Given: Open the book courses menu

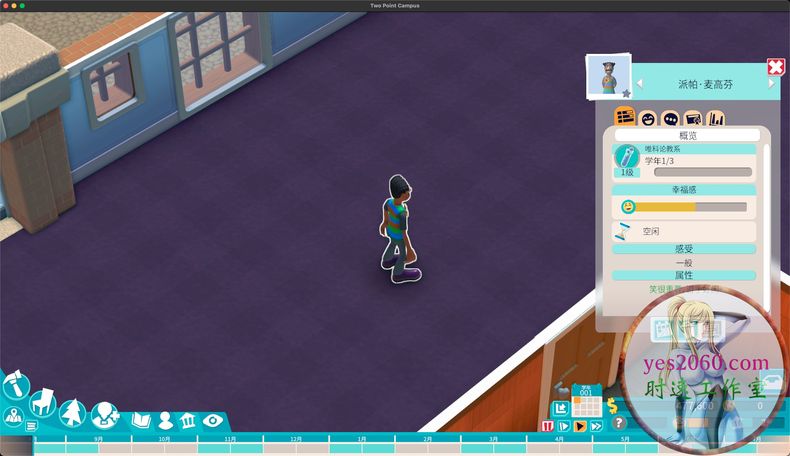Looking at the screenshot, I should [140, 420].
